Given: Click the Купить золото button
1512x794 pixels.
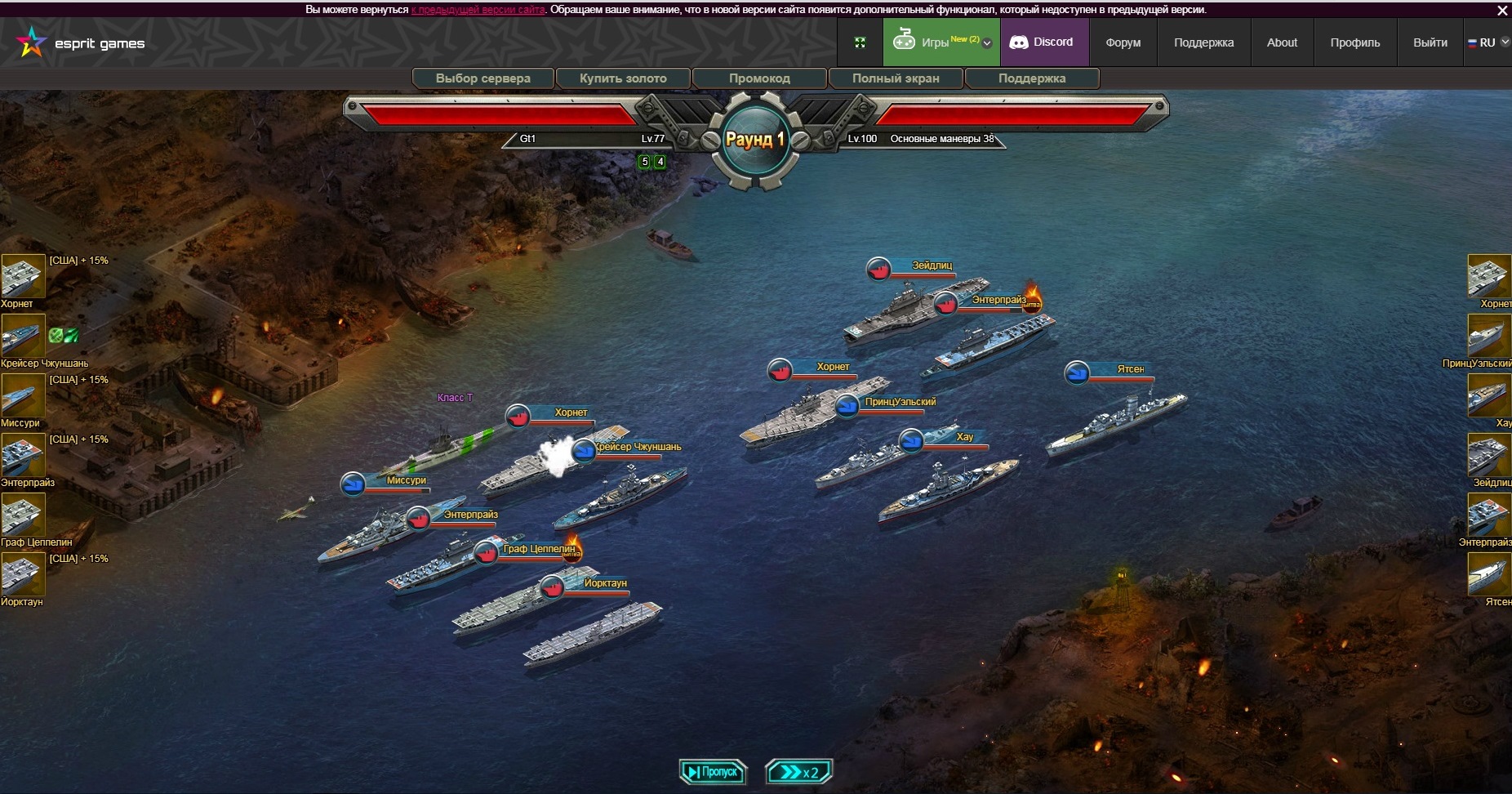Looking at the screenshot, I should point(623,78).
